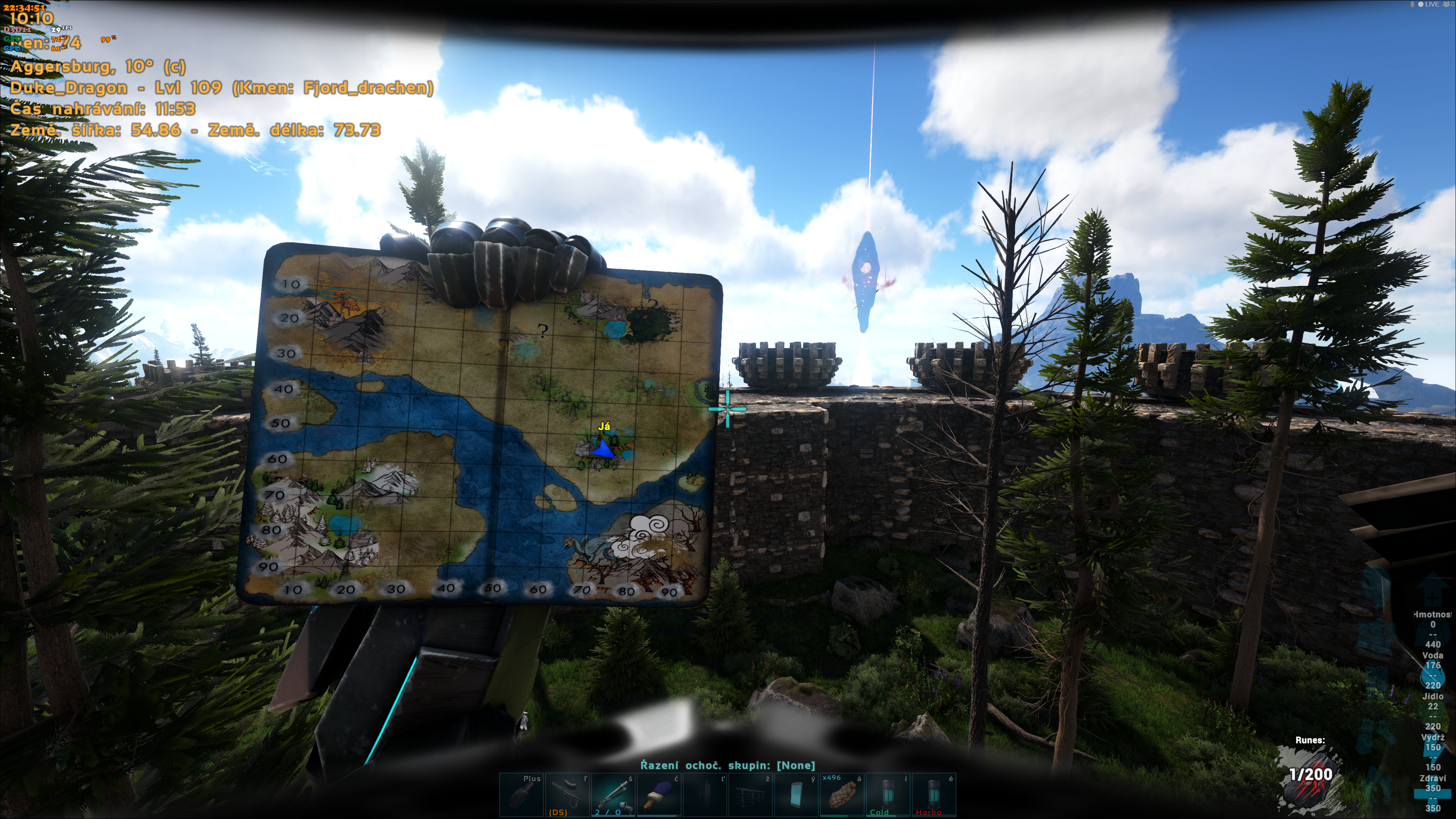Use the smartphone item in the hotbar

(x=796, y=795)
